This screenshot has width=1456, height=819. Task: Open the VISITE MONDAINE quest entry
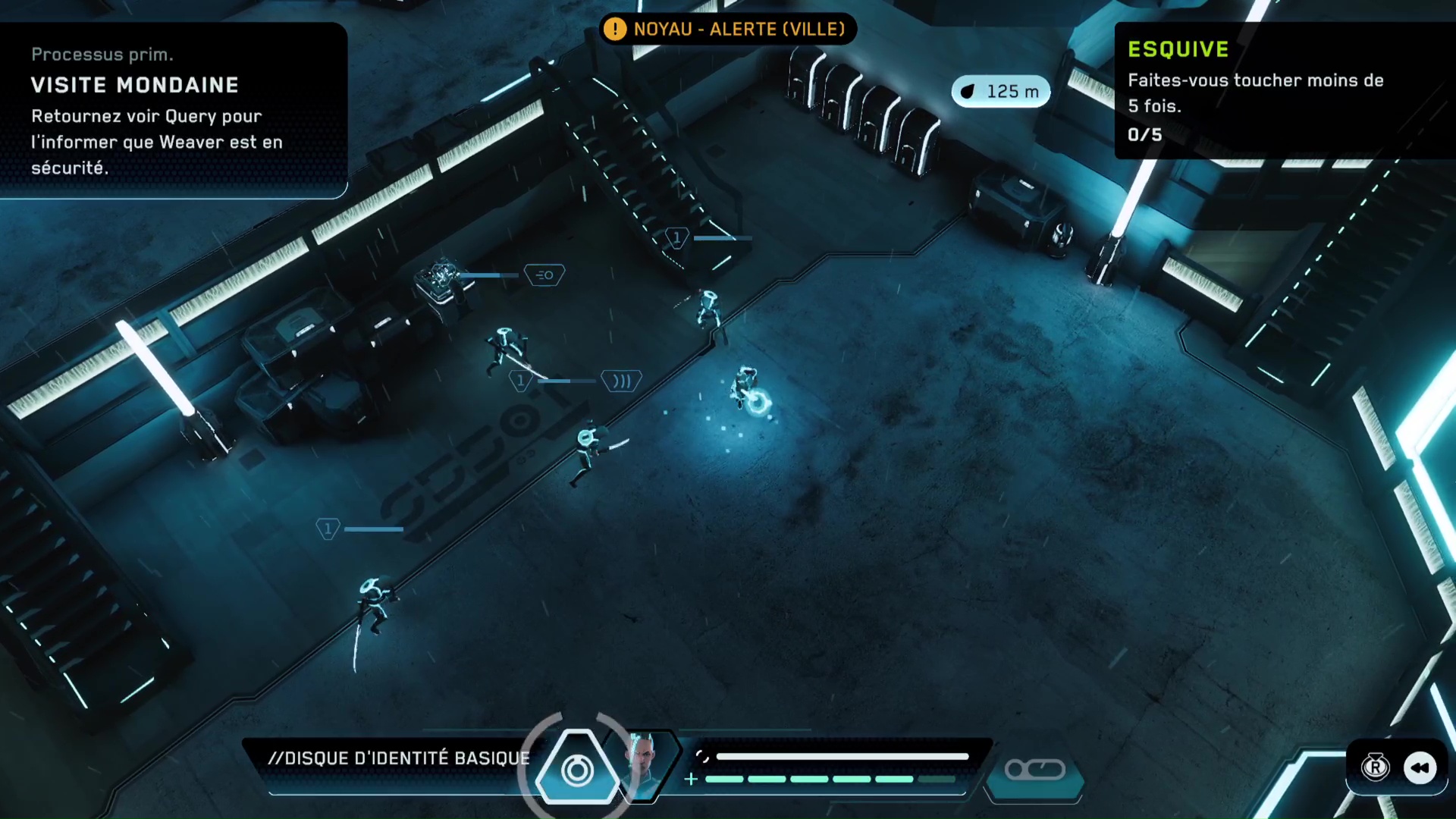point(135,85)
